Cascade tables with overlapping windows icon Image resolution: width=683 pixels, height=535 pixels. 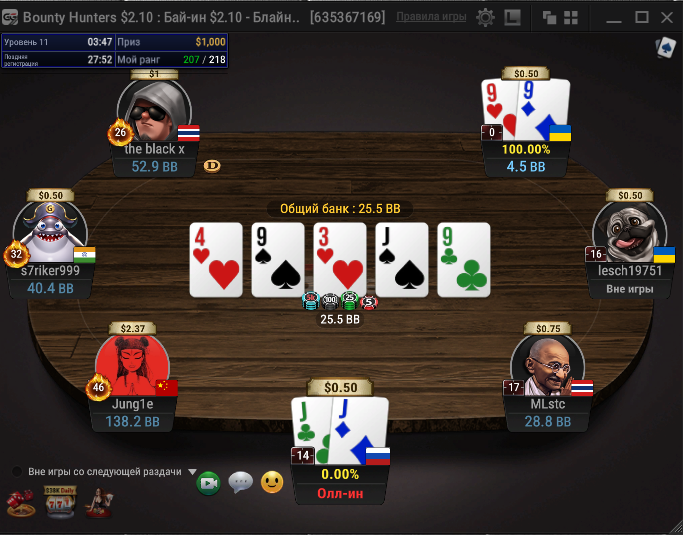(550, 17)
